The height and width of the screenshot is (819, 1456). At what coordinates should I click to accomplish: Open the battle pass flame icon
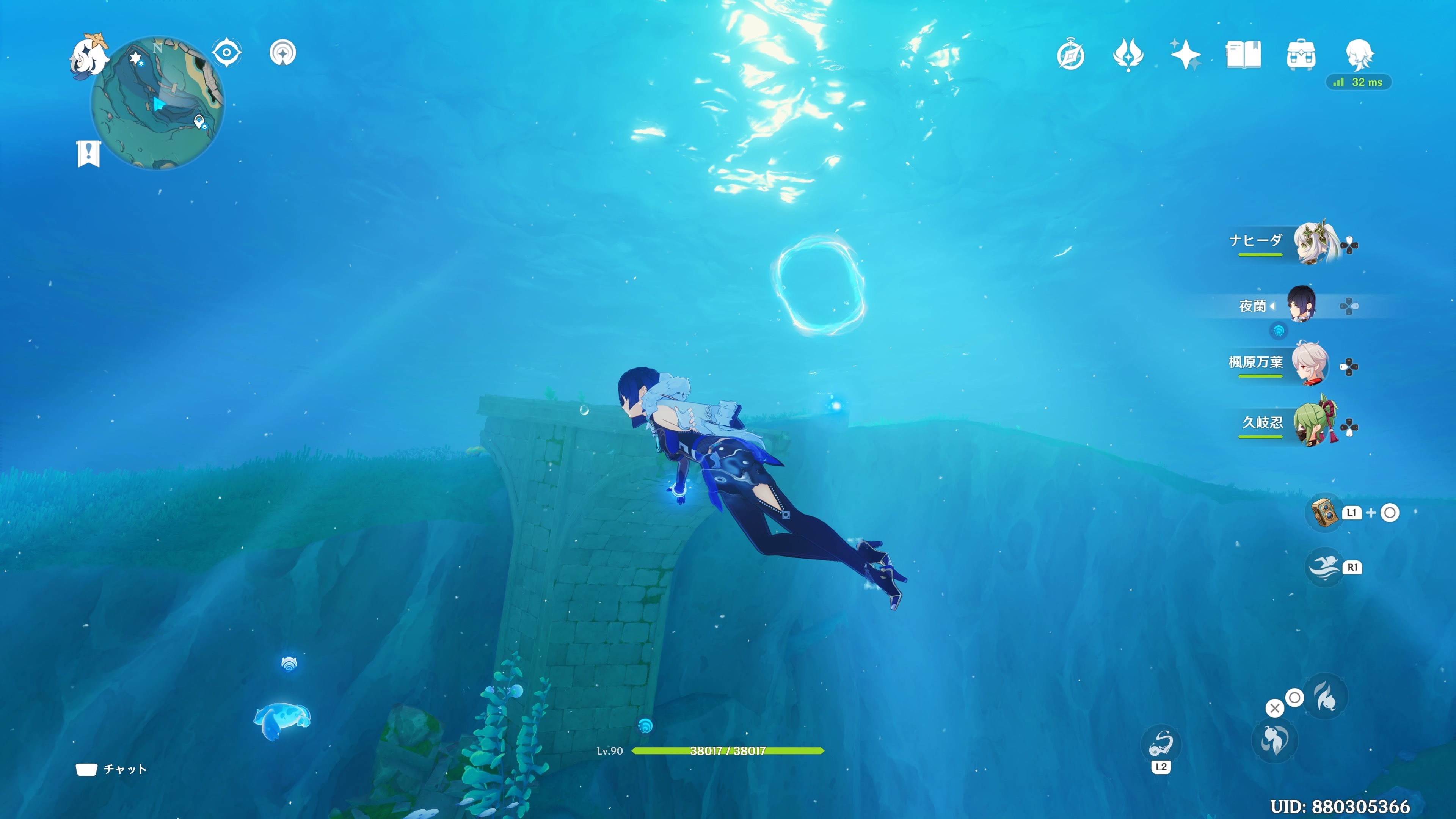(x=1128, y=55)
